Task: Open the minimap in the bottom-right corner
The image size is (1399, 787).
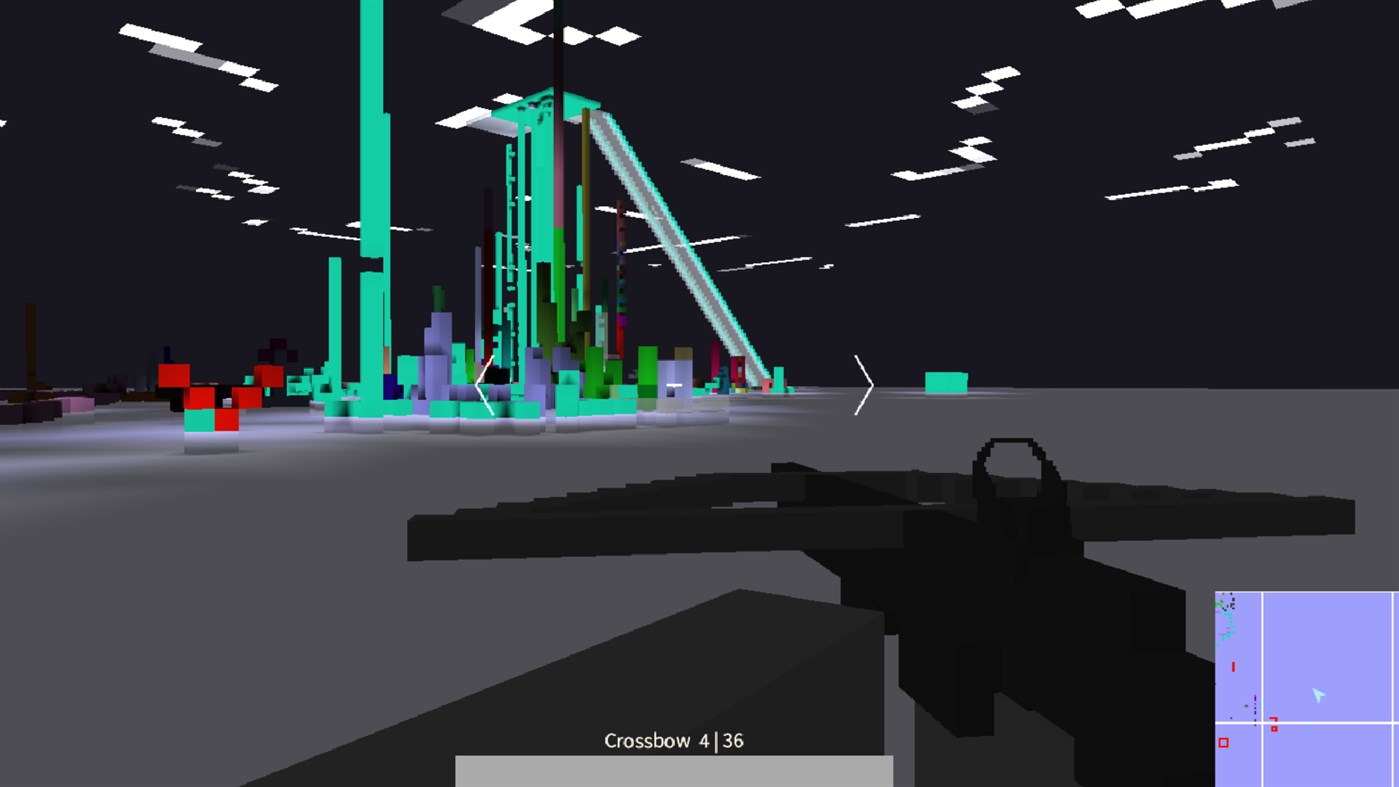Action: click(1305, 688)
